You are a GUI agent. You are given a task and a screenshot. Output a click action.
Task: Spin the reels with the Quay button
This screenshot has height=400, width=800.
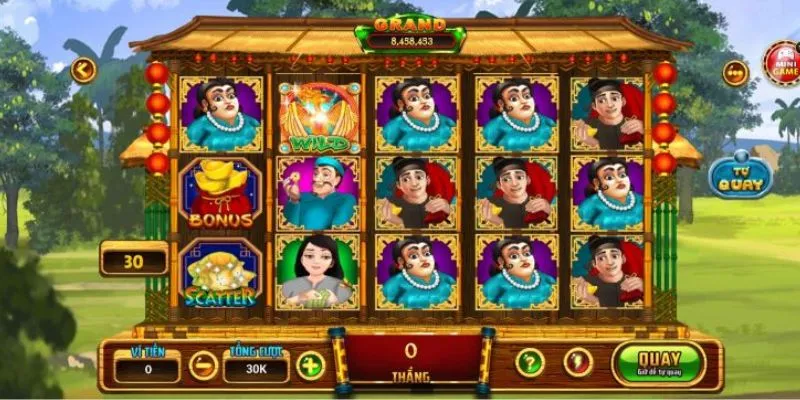click(658, 363)
